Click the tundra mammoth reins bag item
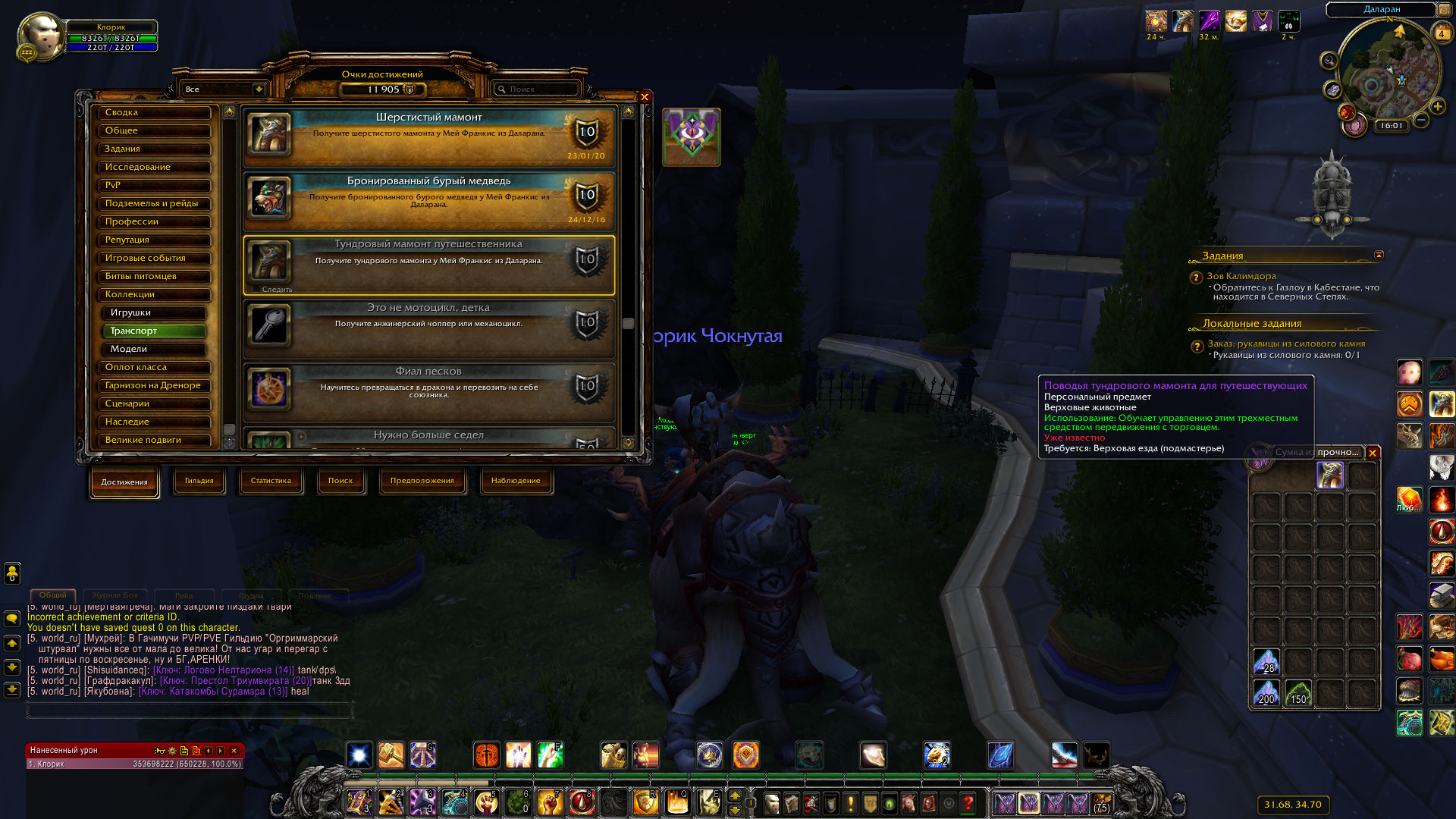 coord(1329,475)
